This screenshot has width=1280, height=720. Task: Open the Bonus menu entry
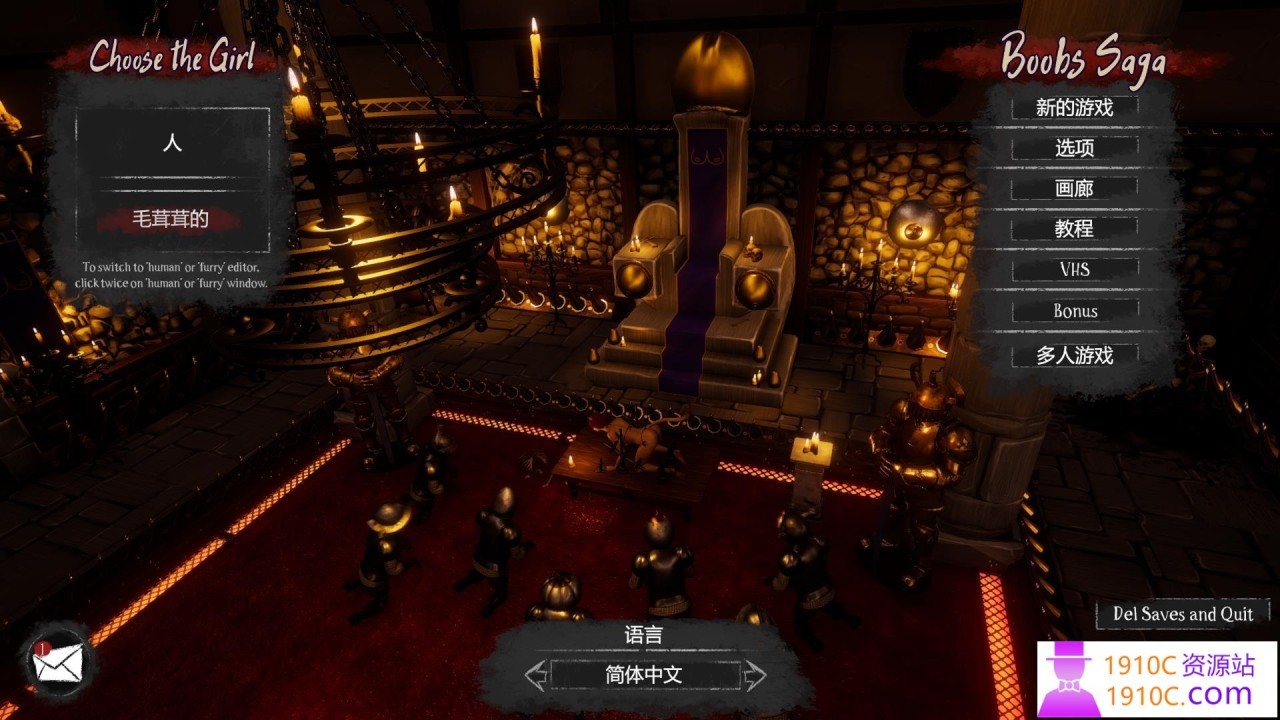[1074, 311]
